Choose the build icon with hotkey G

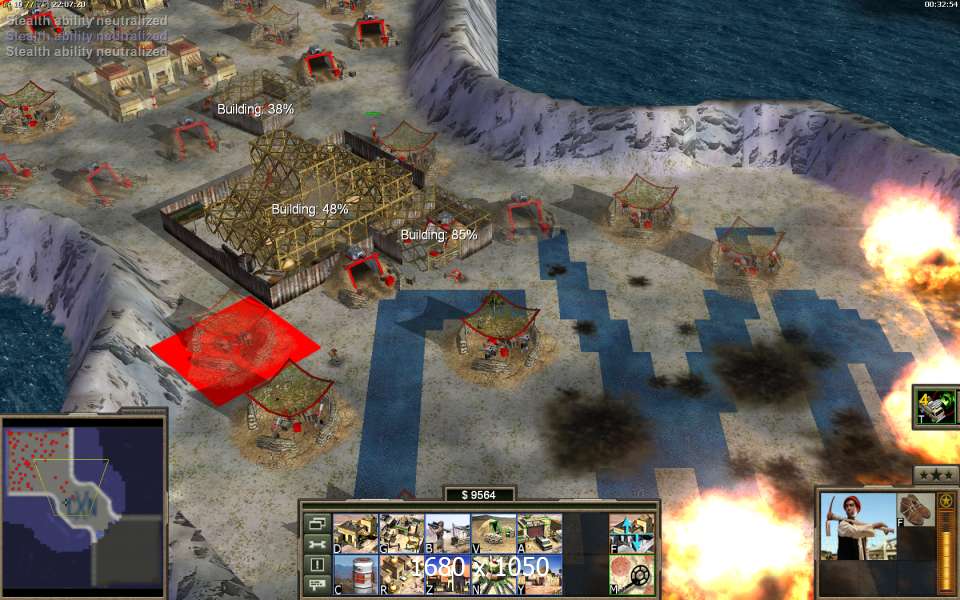401,533
